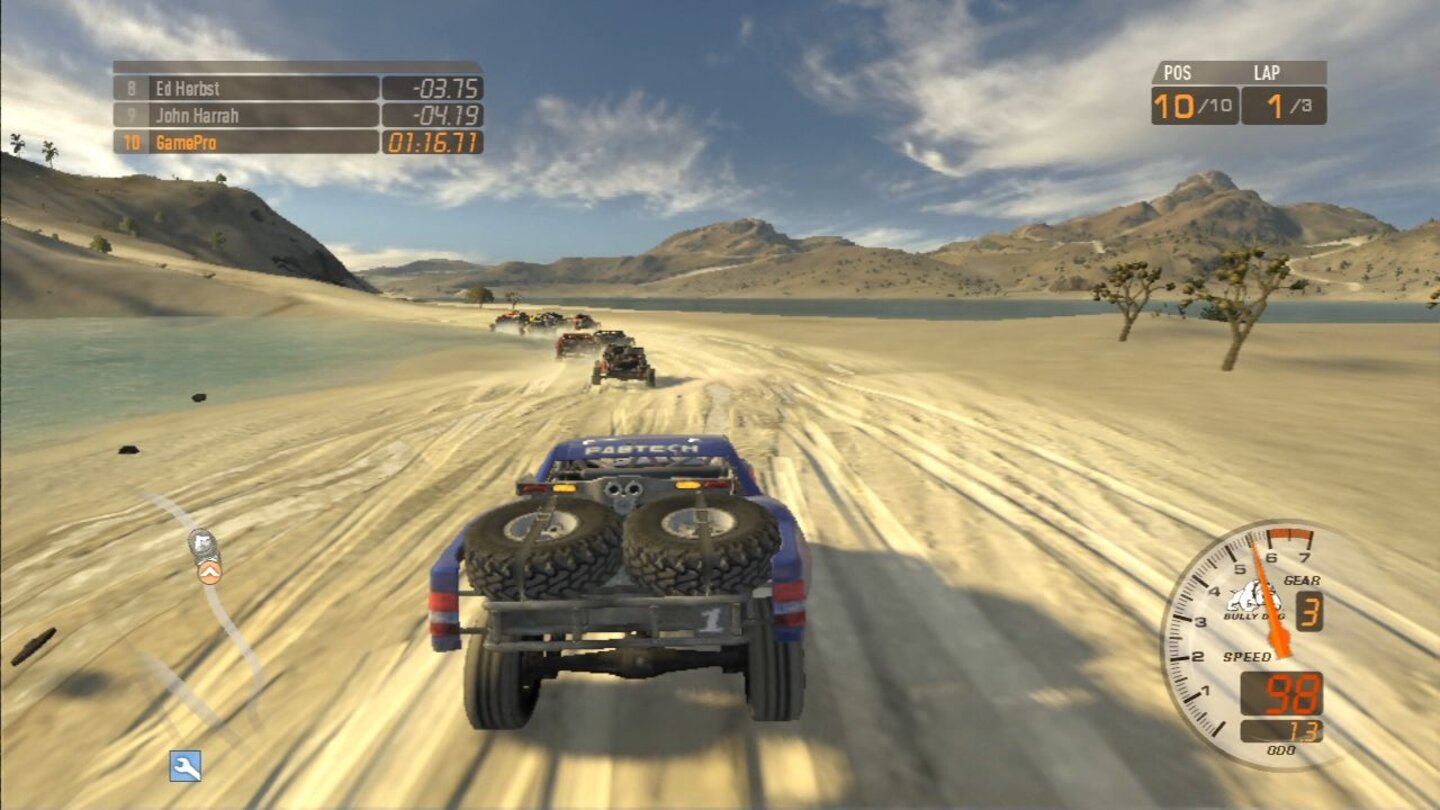Expand the John Harrah leaderboard entry

(240, 115)
